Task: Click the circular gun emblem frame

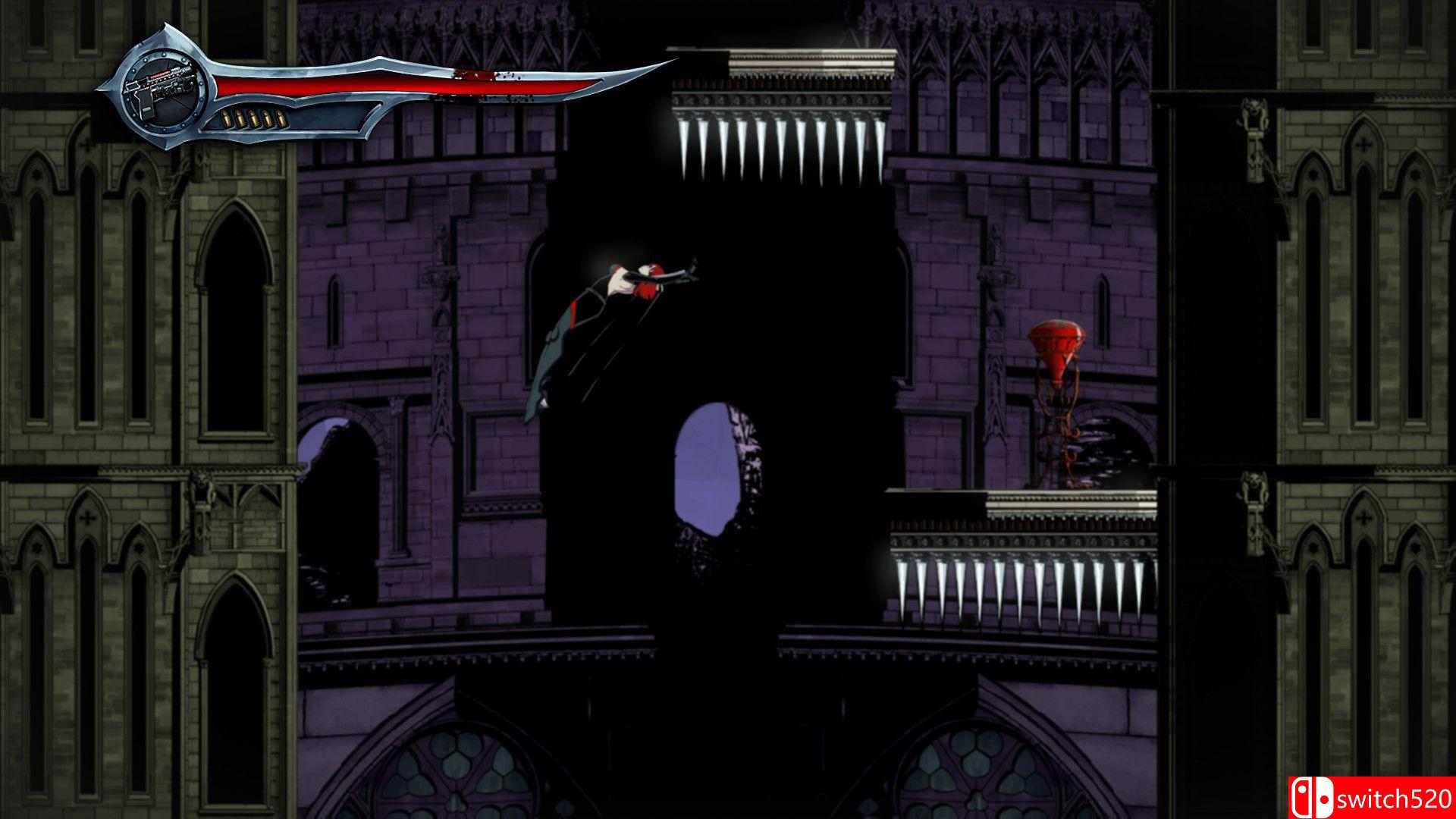Action: point(163,91)
